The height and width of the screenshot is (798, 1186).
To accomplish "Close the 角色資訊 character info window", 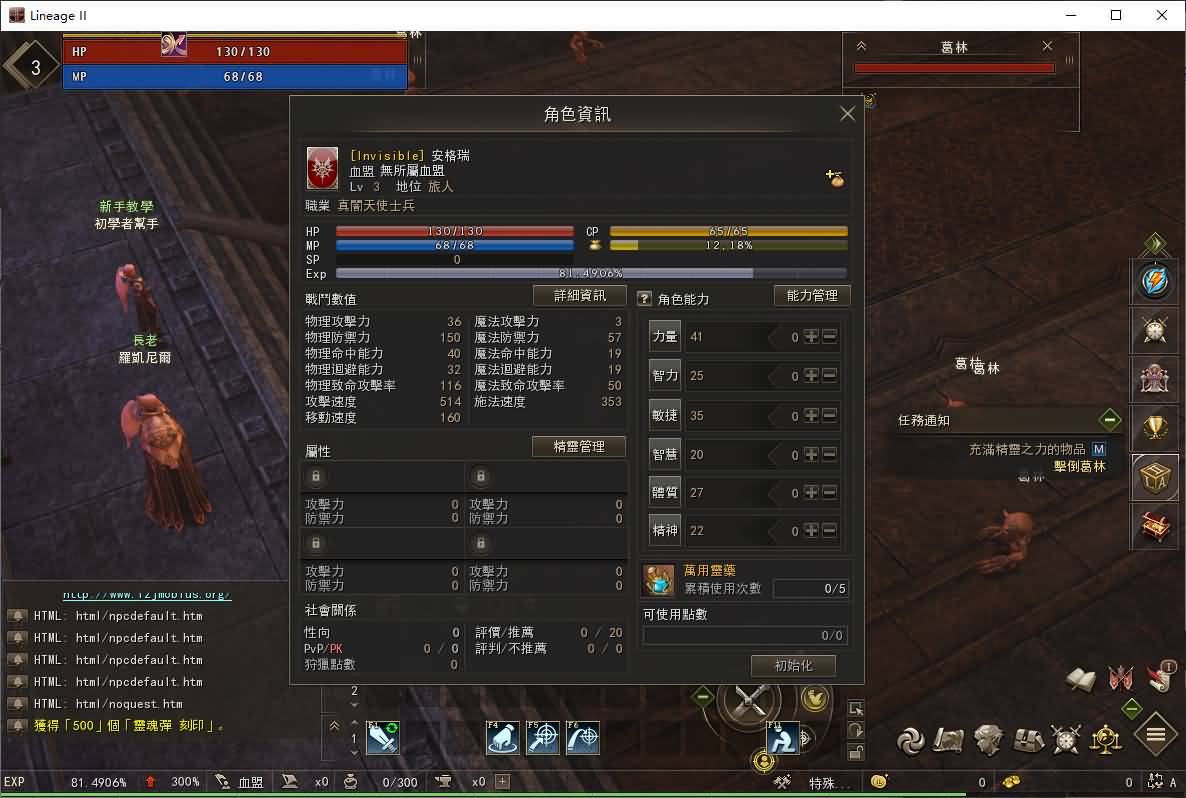I will pos(847,114).
